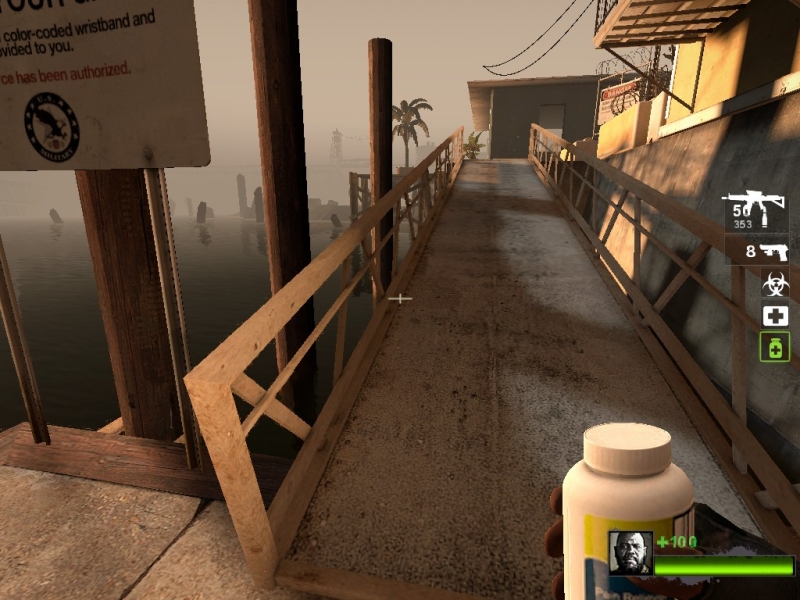This screenshot has width=800, height=600.
Task: Select the first aid kit slot
Action: [775, 316]
